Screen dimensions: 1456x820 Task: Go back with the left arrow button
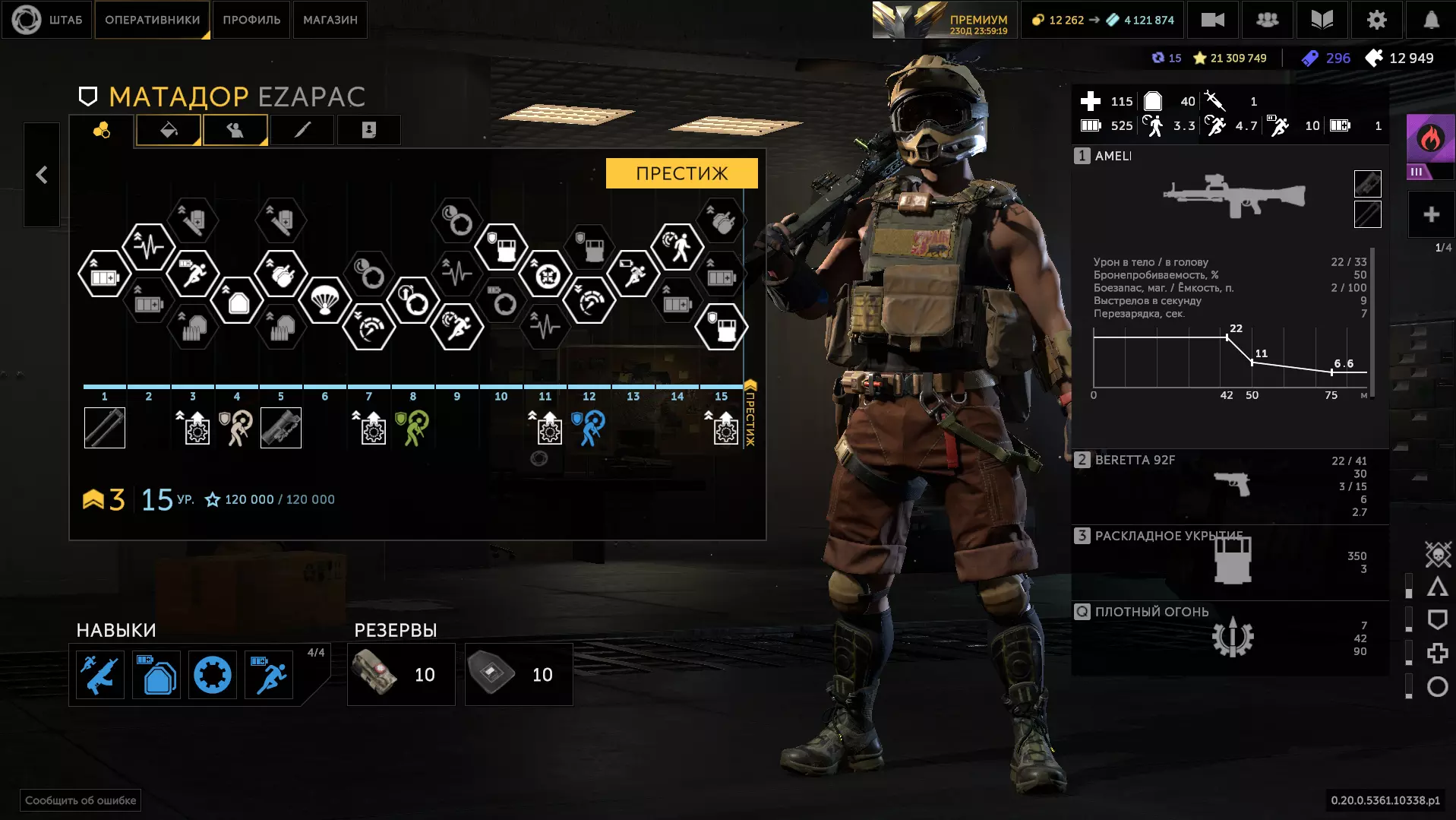pos(42,175)
